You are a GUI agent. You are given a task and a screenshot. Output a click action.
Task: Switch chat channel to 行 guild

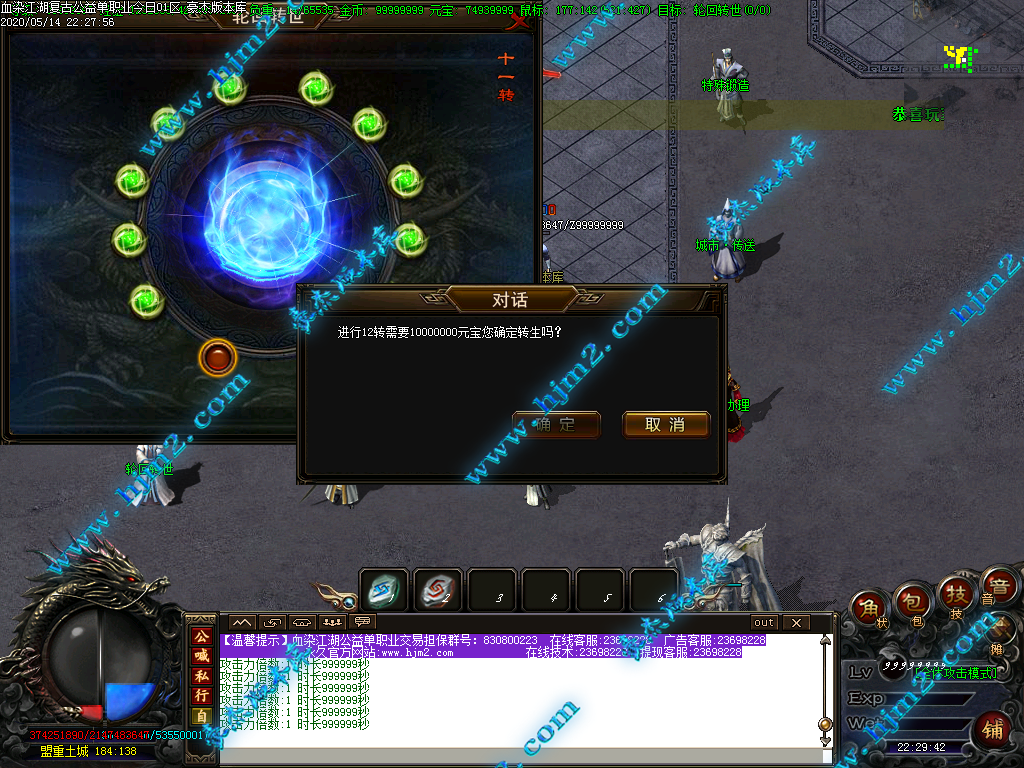pyautogui.click(x=201, y=695)
